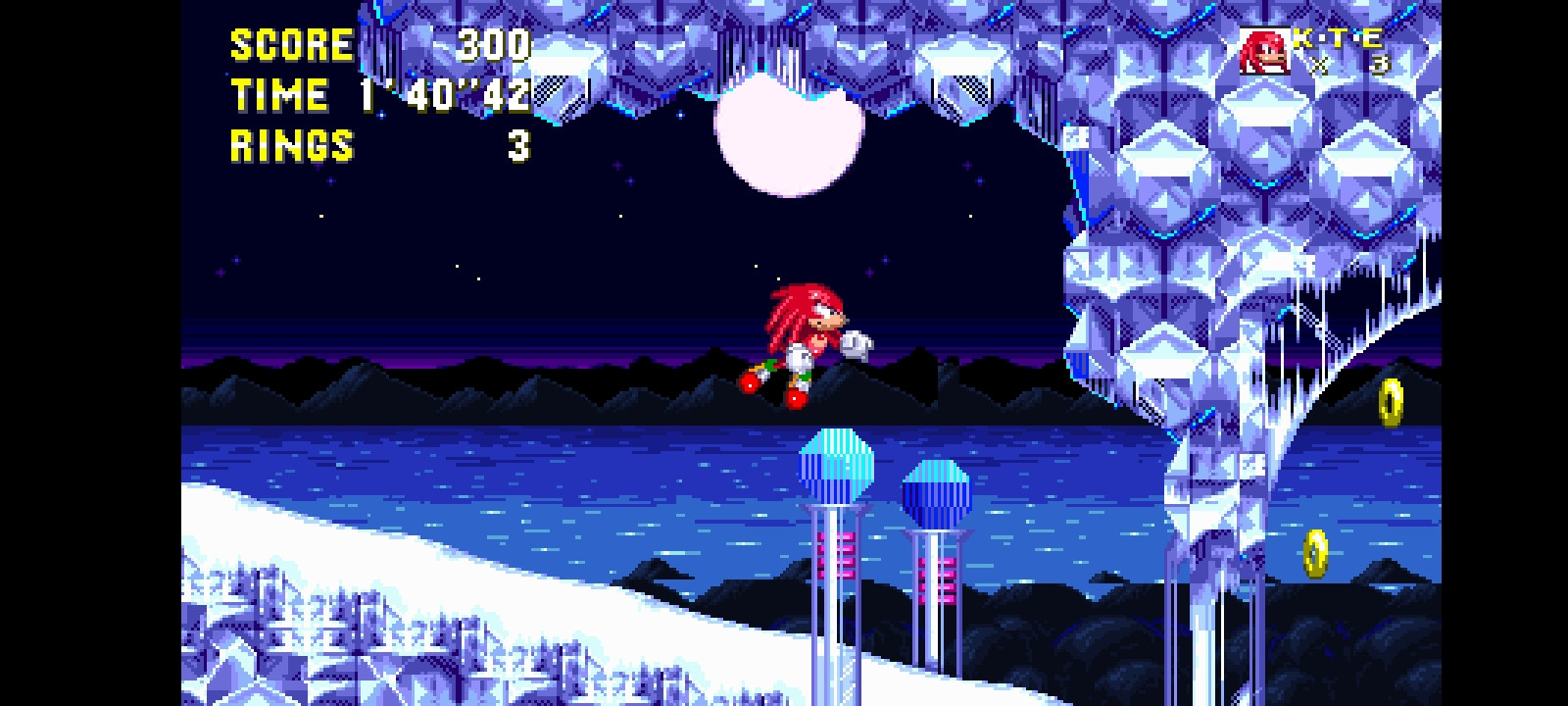Click the score value of 300
The width and height of the screenshot is (1568, 706).
pyautogui.click(x=495, y=43)
